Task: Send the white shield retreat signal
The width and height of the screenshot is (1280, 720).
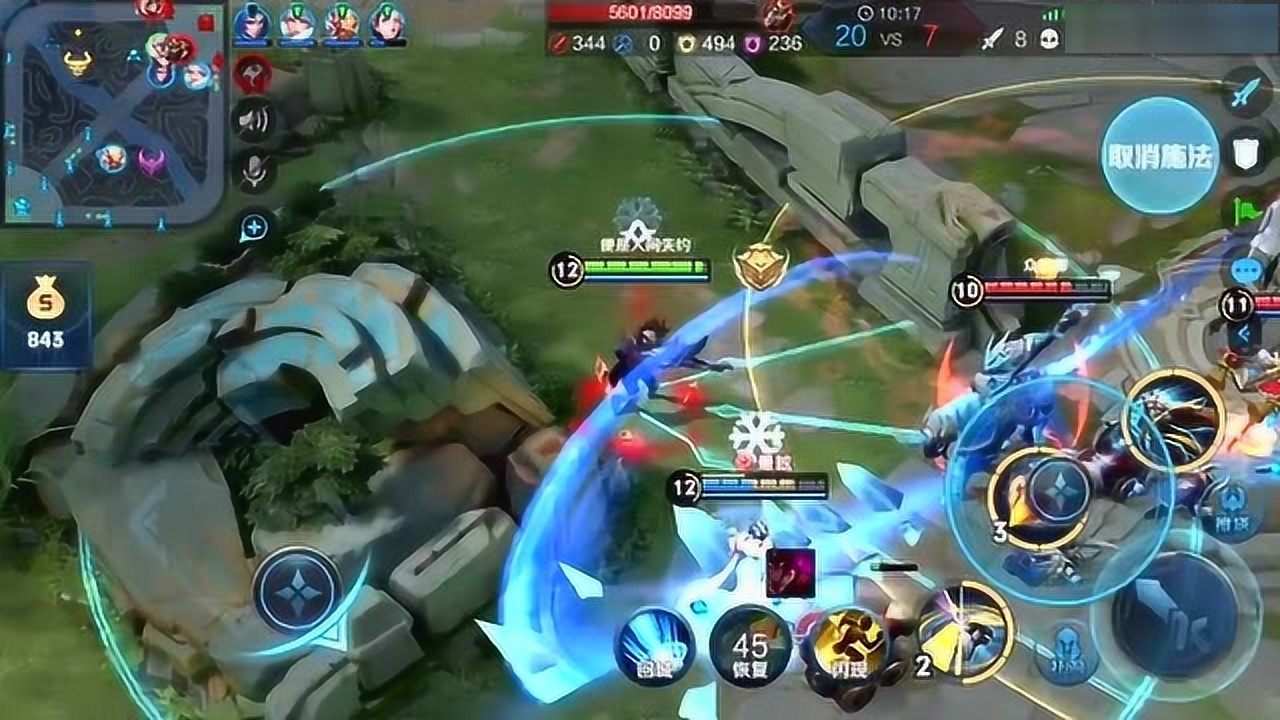Action: pos(1246,153)
